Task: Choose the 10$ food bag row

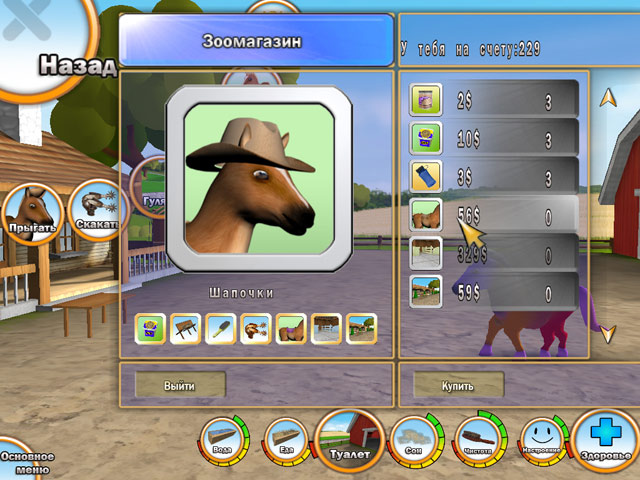Action: 495,139
